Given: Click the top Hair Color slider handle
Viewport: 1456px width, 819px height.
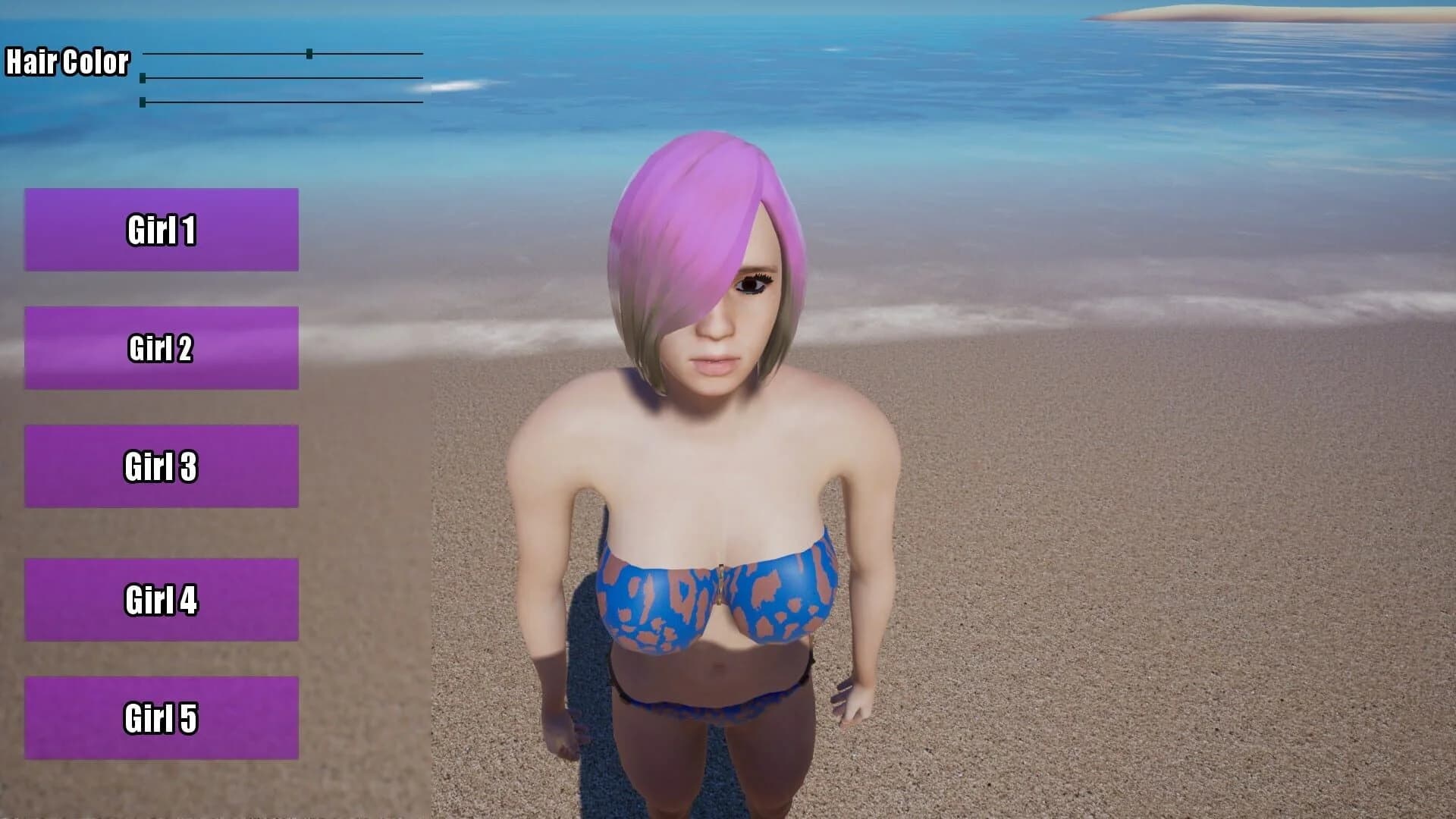Looking at the screenshot, I should tap(309, 54).
